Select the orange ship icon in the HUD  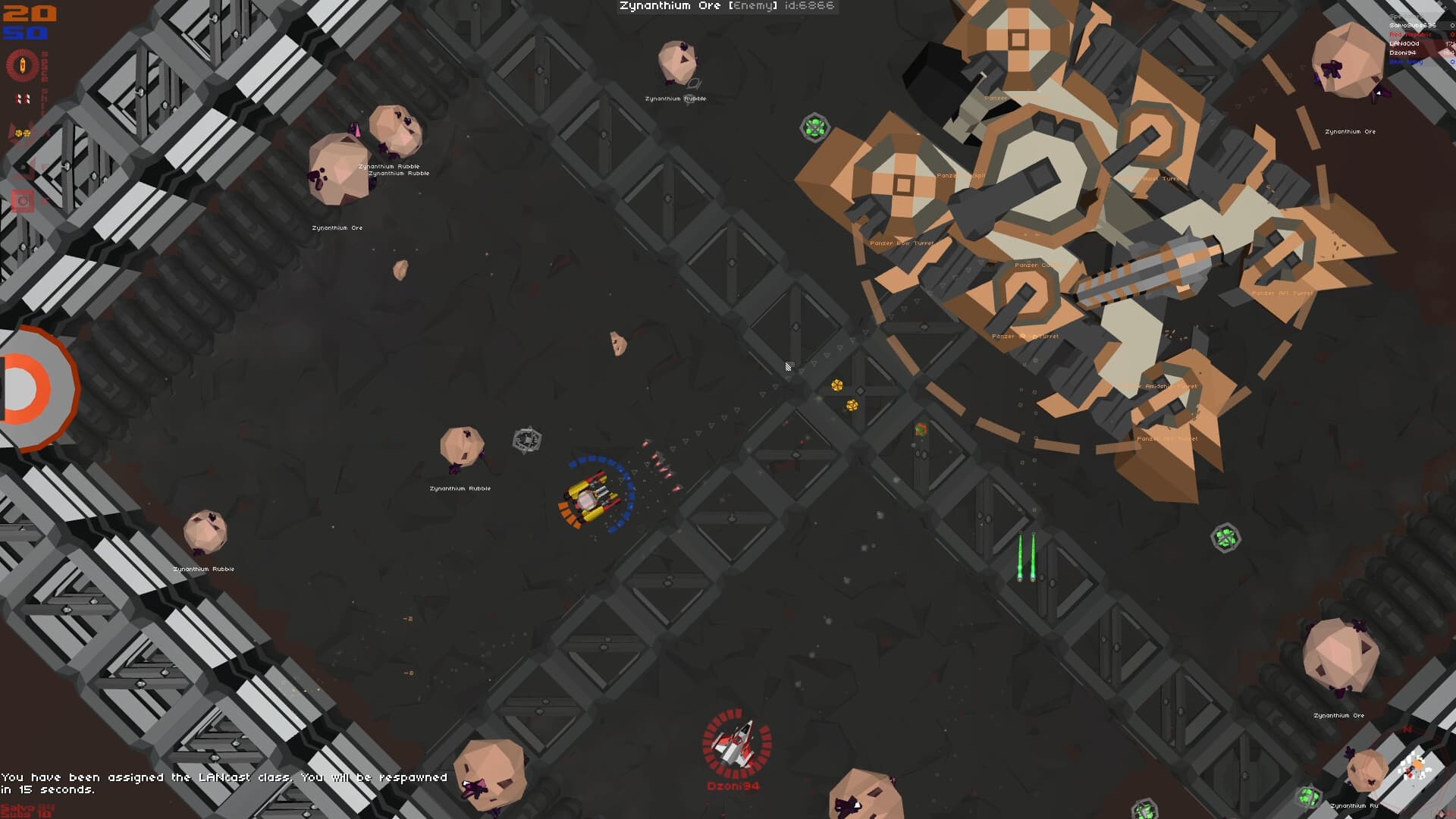tap(21, 65)
